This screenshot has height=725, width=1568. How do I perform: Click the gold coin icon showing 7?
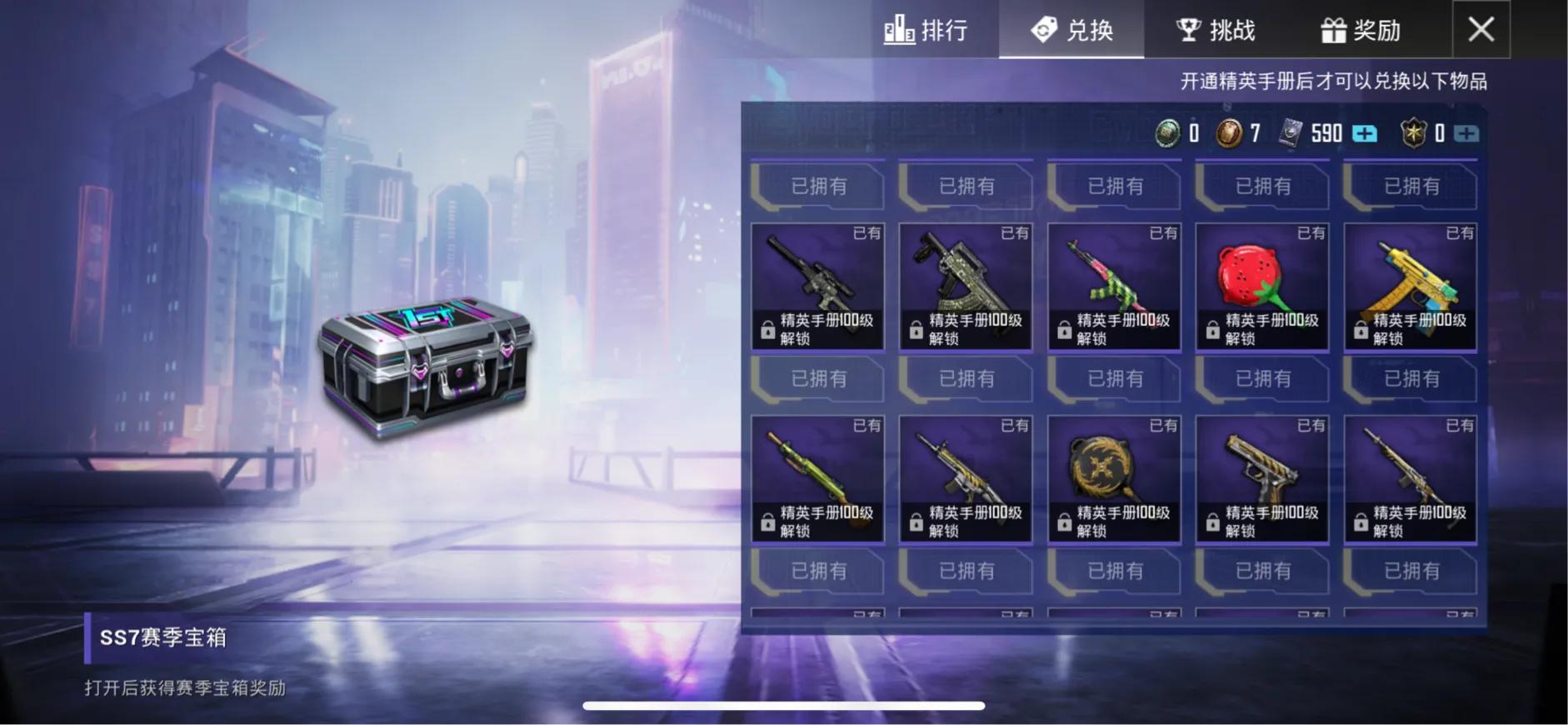pyautogui.click(x=1229, y=133)
